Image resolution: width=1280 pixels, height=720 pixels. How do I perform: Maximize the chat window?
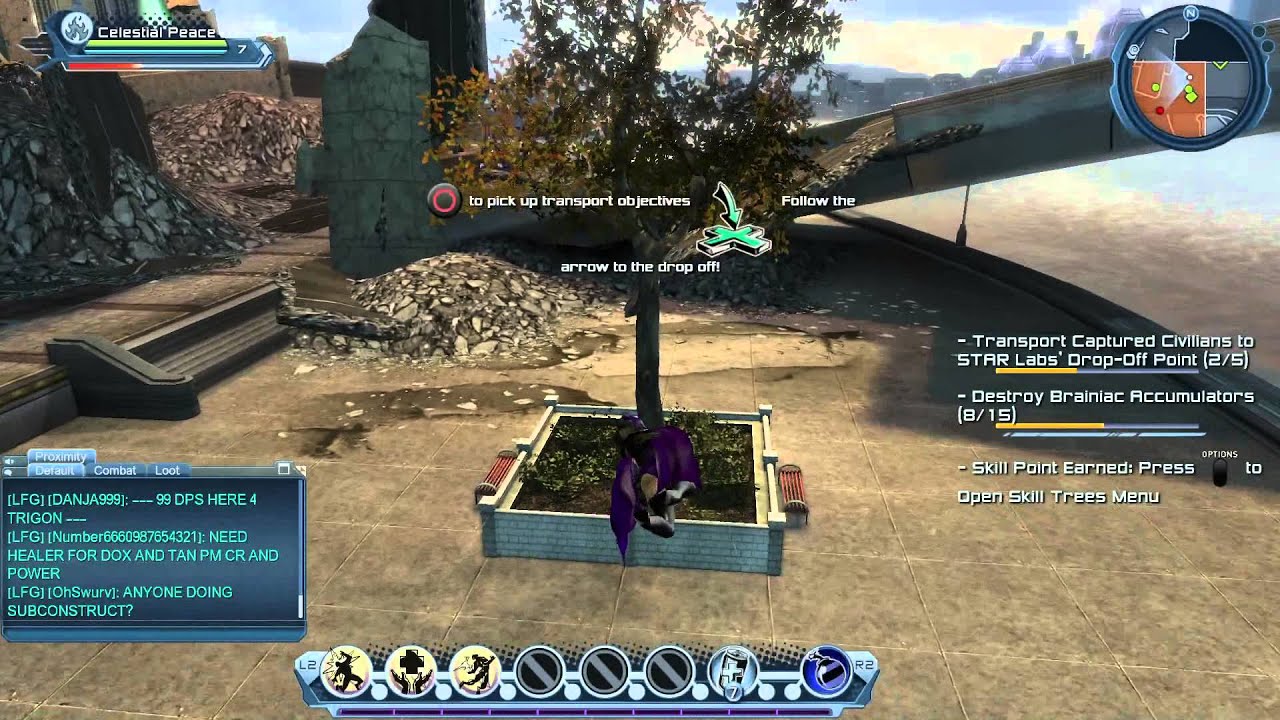click(x=284, y=469)
